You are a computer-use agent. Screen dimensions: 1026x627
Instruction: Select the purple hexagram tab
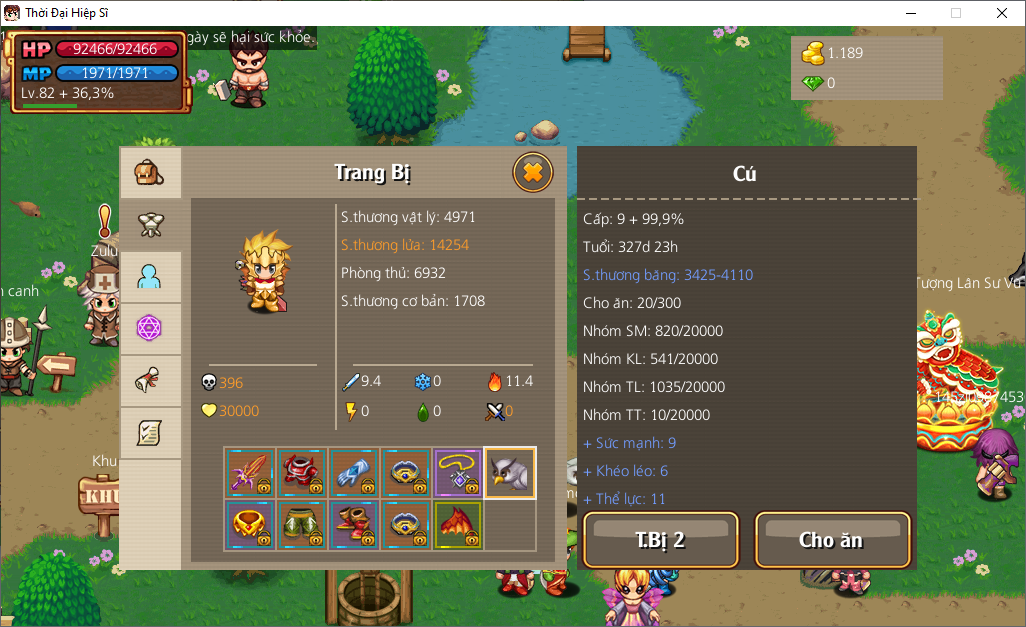pos(150,329)
